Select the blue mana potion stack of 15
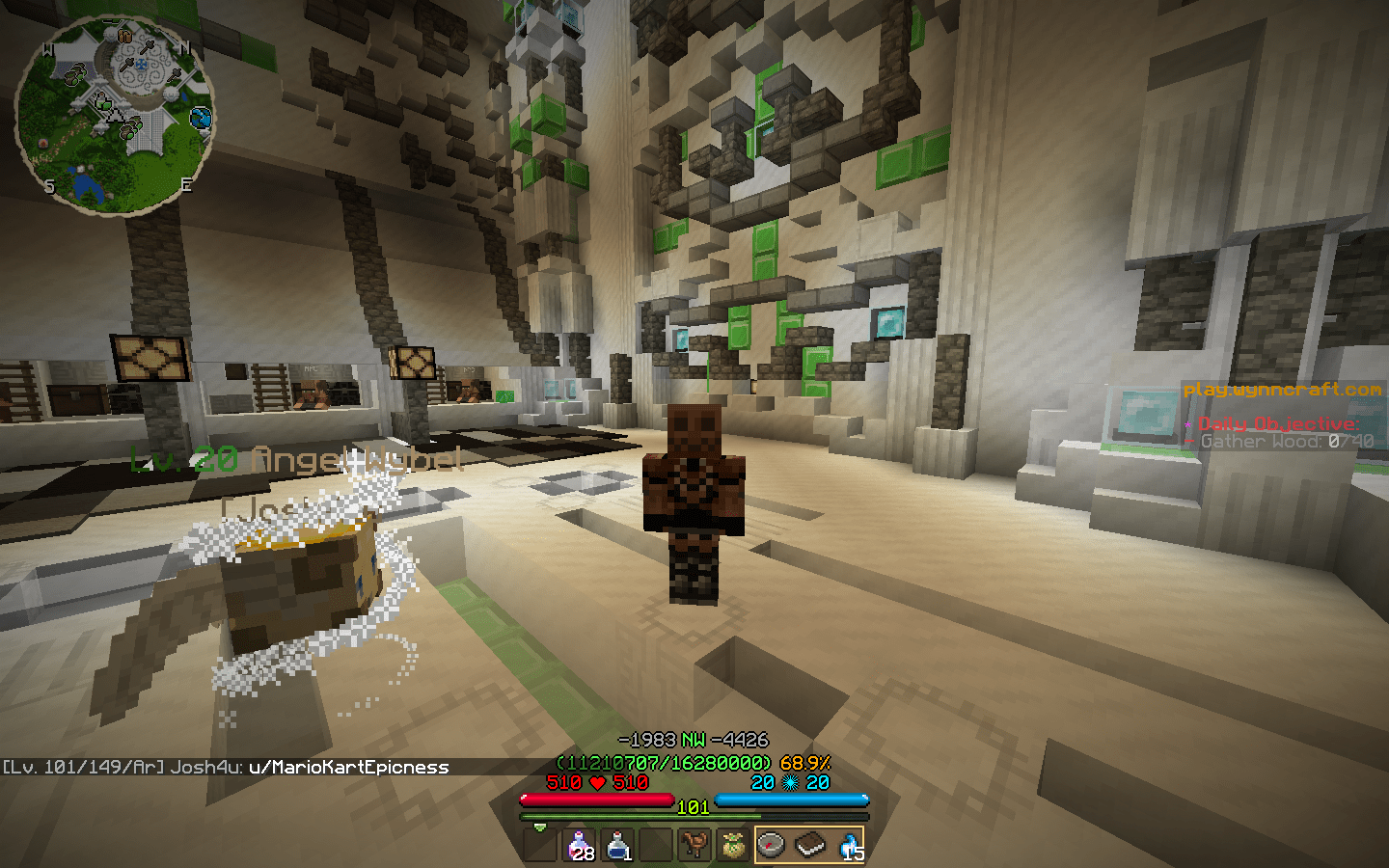1389x868 pixels. (846, 844)
